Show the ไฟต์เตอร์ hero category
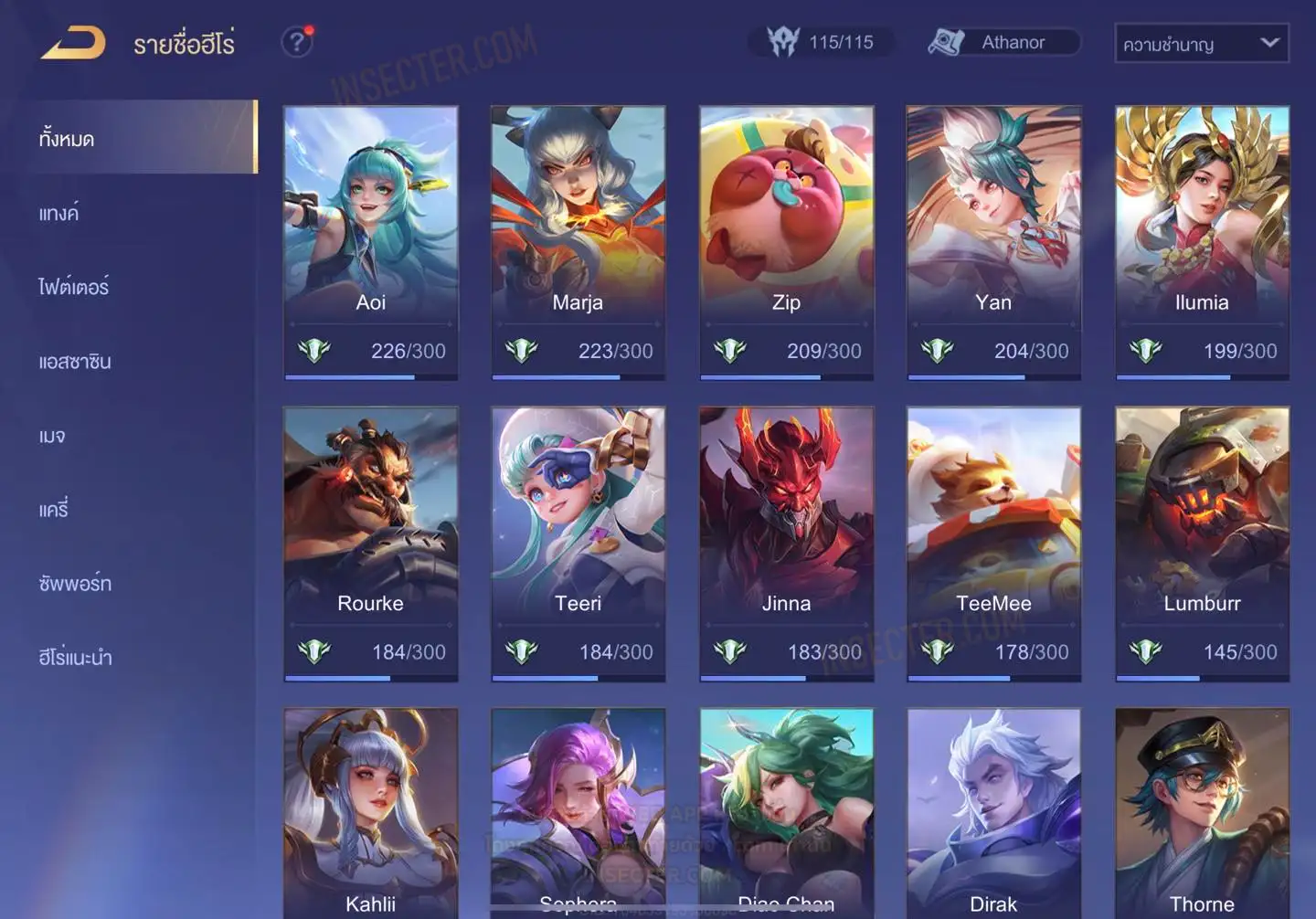This screenshot has height=919, width=1316. 73,288
